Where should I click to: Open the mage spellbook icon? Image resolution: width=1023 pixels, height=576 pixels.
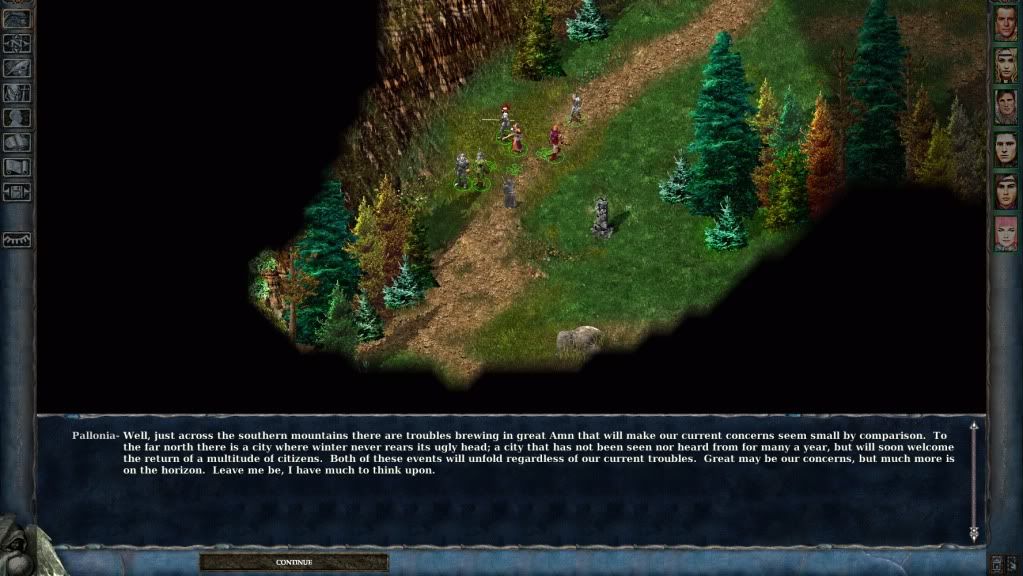(x=17, y=142)
